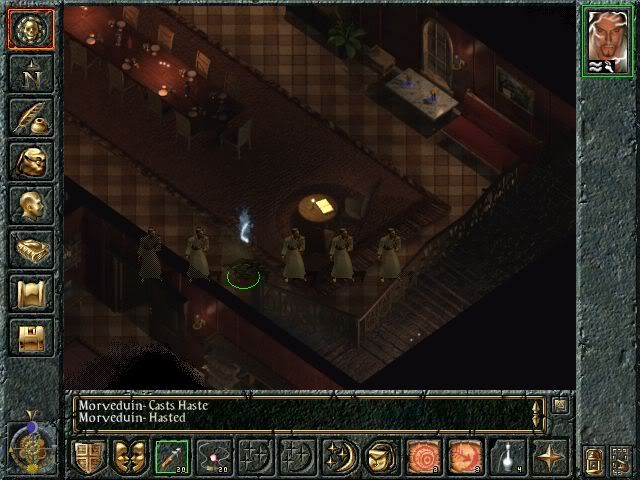Image resolution: width=640 pixels, height=480 pixels.
Task: Activate the hooded head thieving button
Action: point(382,456)
